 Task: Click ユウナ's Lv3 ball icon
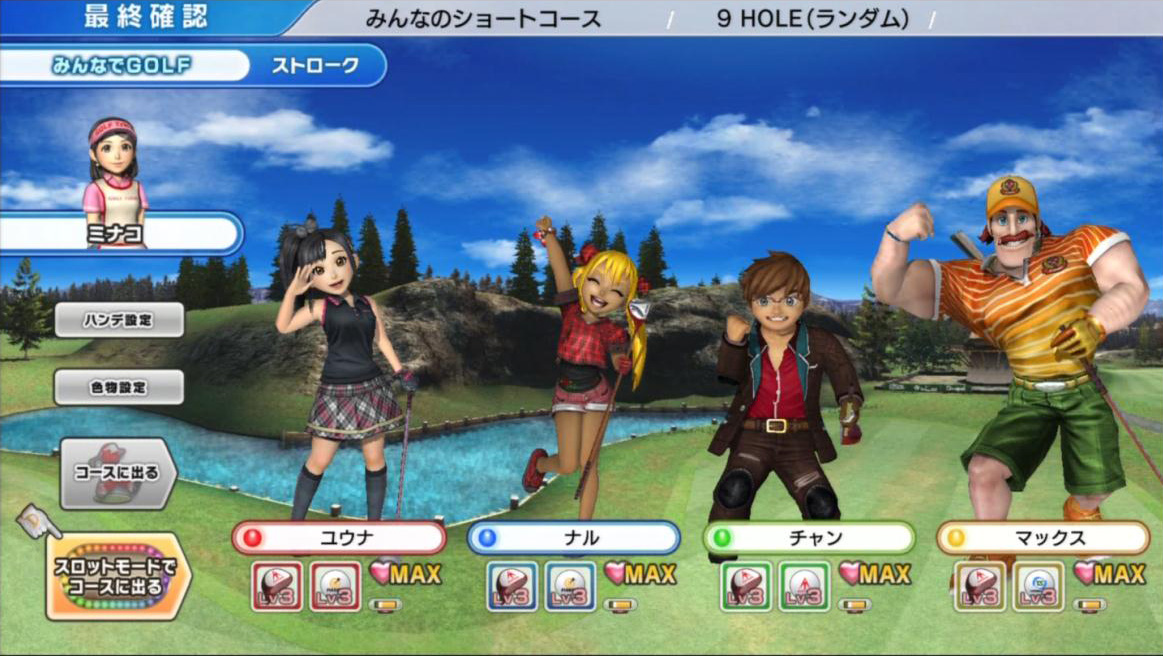[x=335, y=586]
